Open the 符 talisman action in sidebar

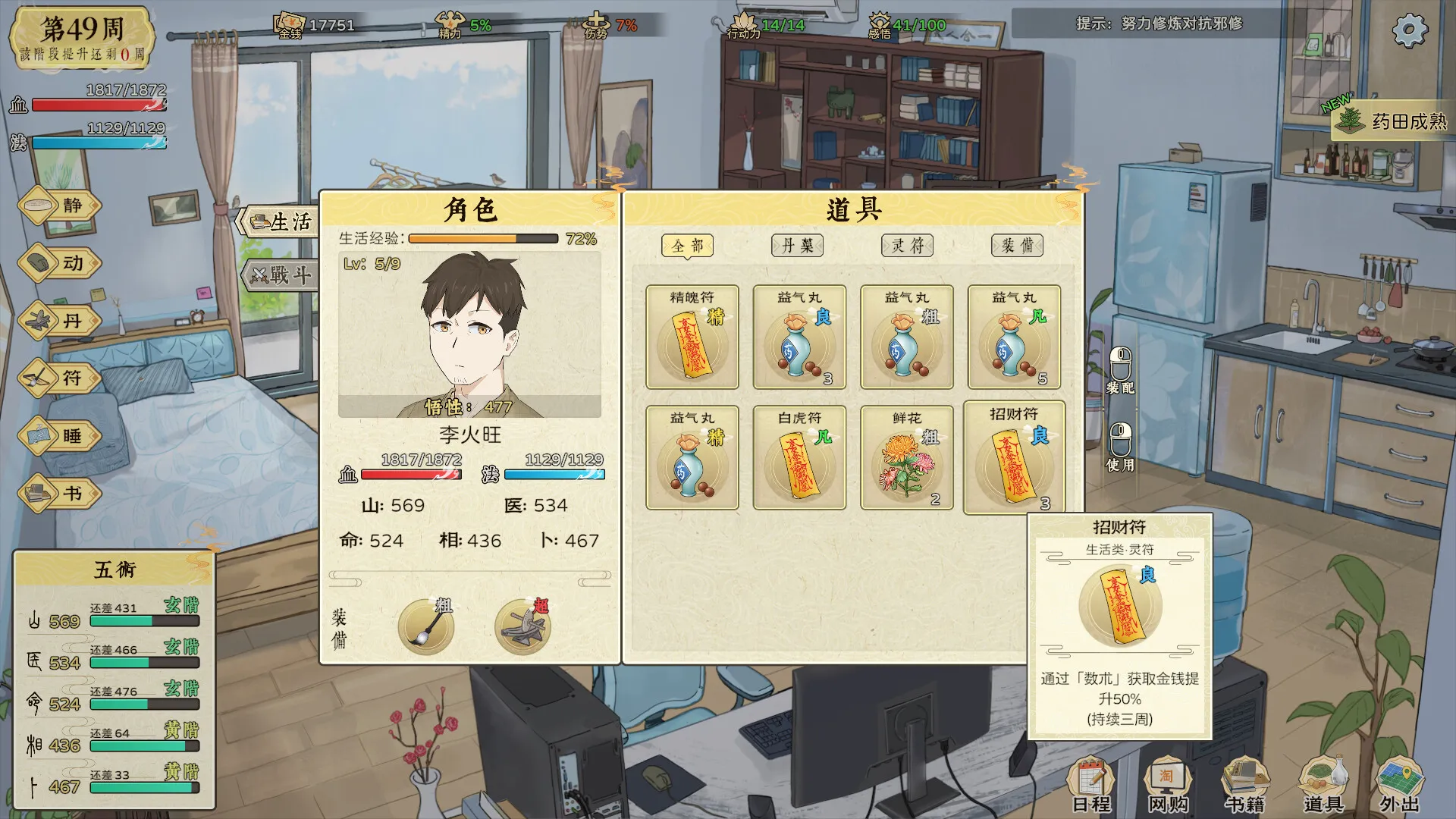coord(59,378)
